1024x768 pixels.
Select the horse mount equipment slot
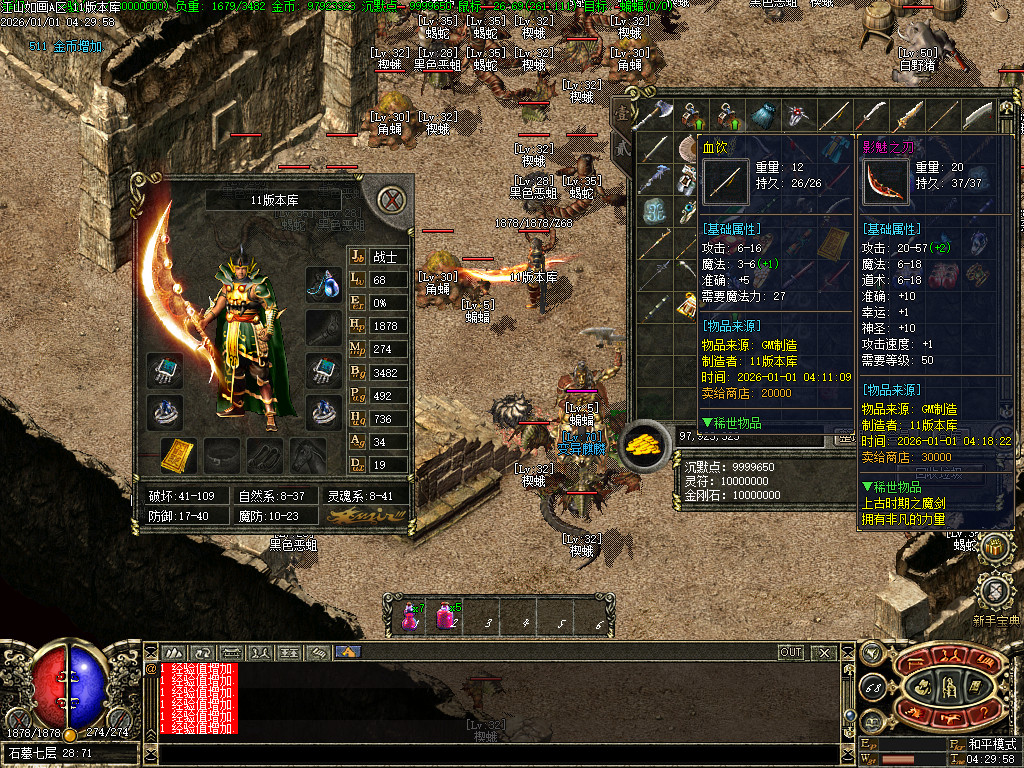click(308, 455)
